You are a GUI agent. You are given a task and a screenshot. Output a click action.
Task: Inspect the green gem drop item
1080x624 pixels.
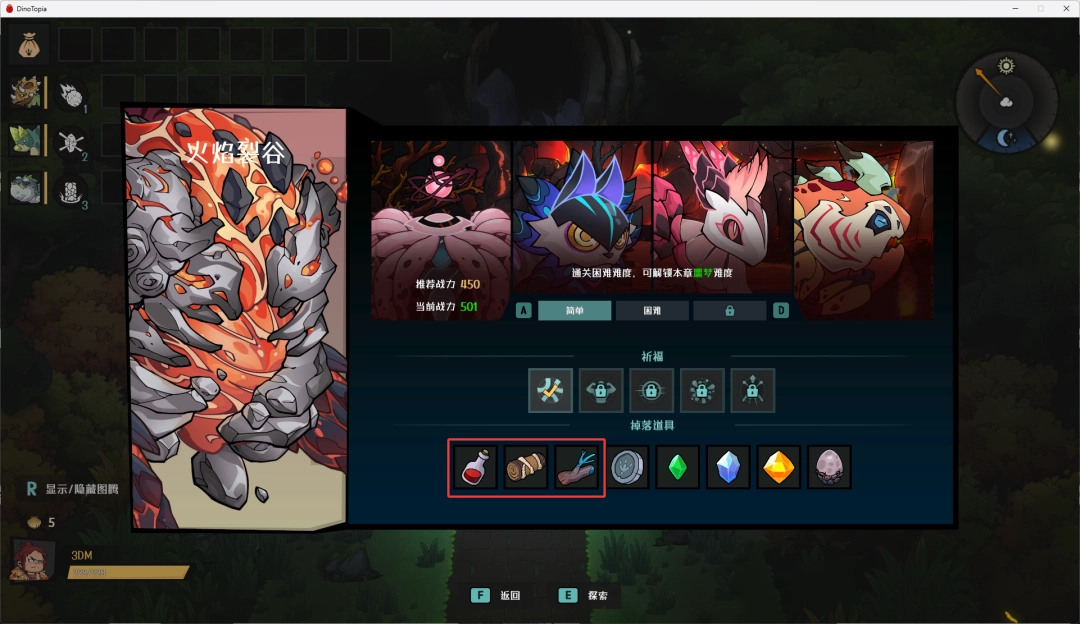click(x=678, y=467)
